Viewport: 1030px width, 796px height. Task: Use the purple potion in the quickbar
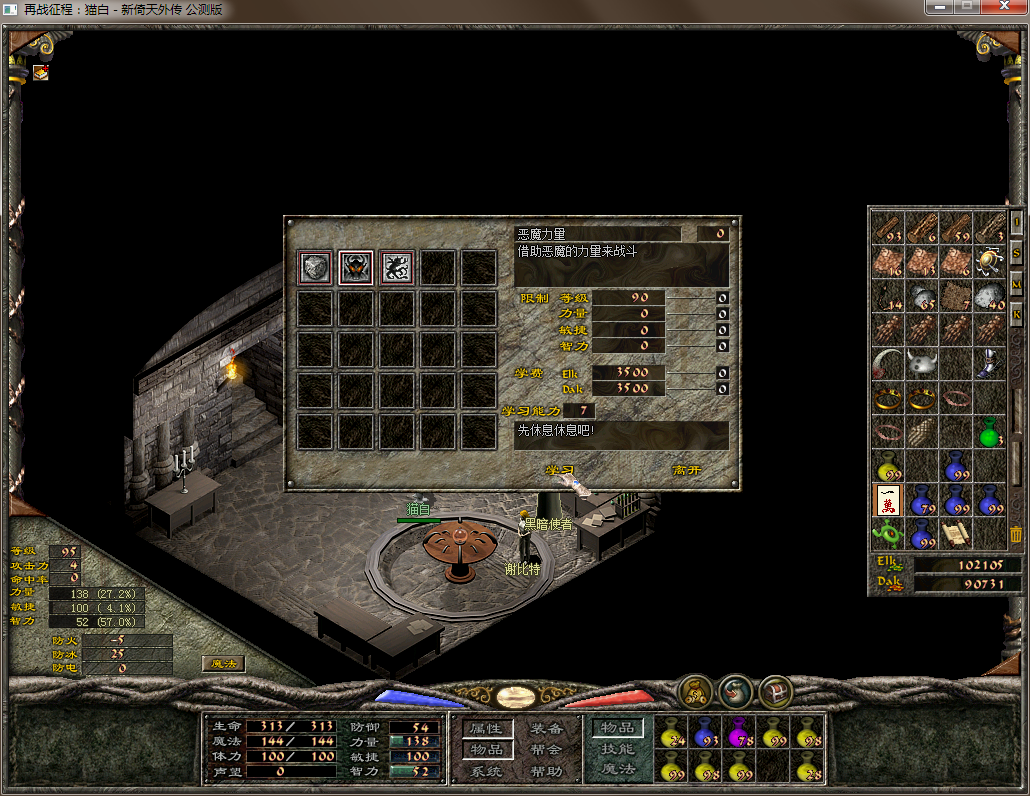(x=740, y=735)
